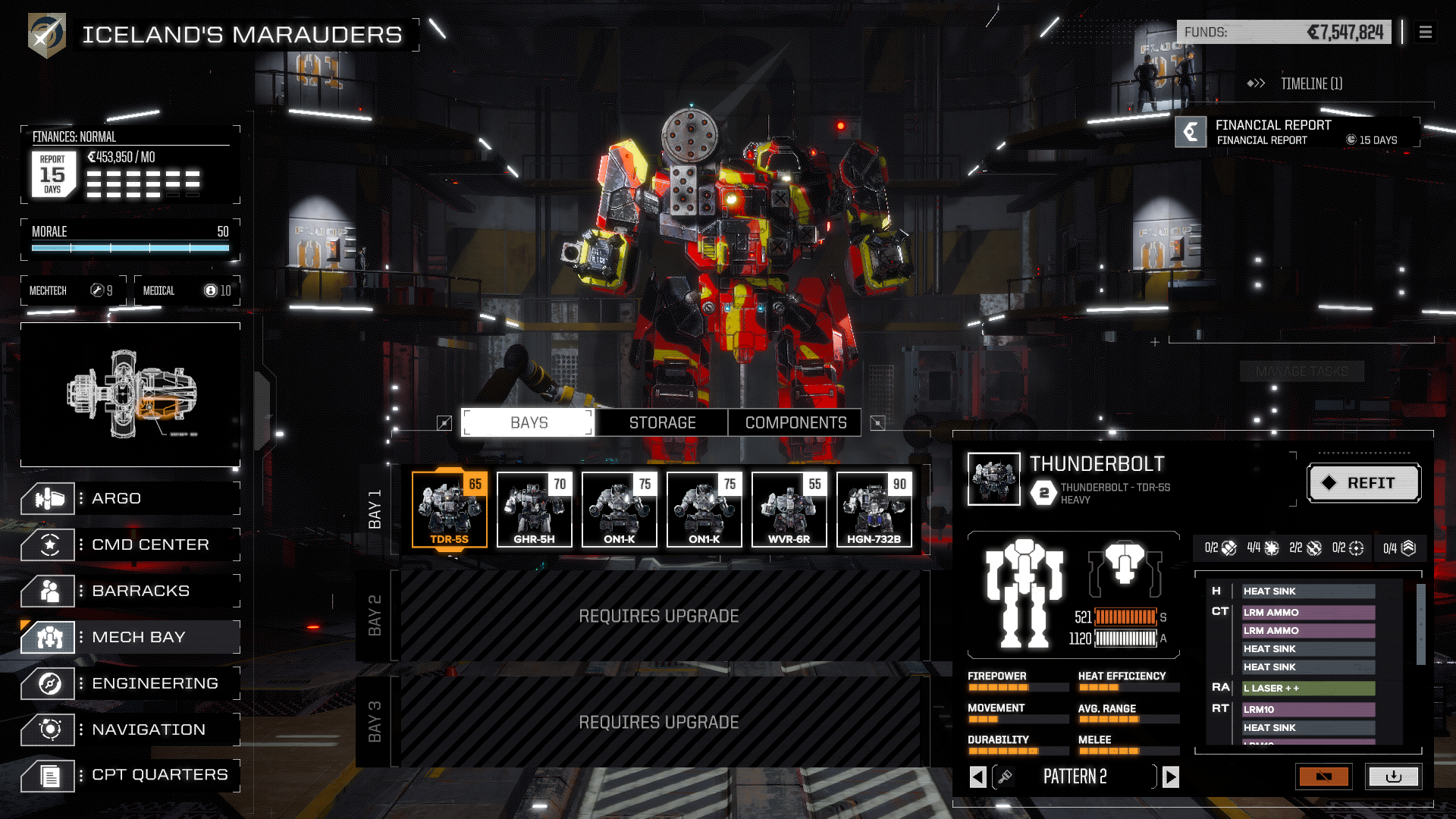Click the Financial Report icon in the timeline
Image resolution: width=1456 pixels, height=819 pixels.
[1191, 131]
